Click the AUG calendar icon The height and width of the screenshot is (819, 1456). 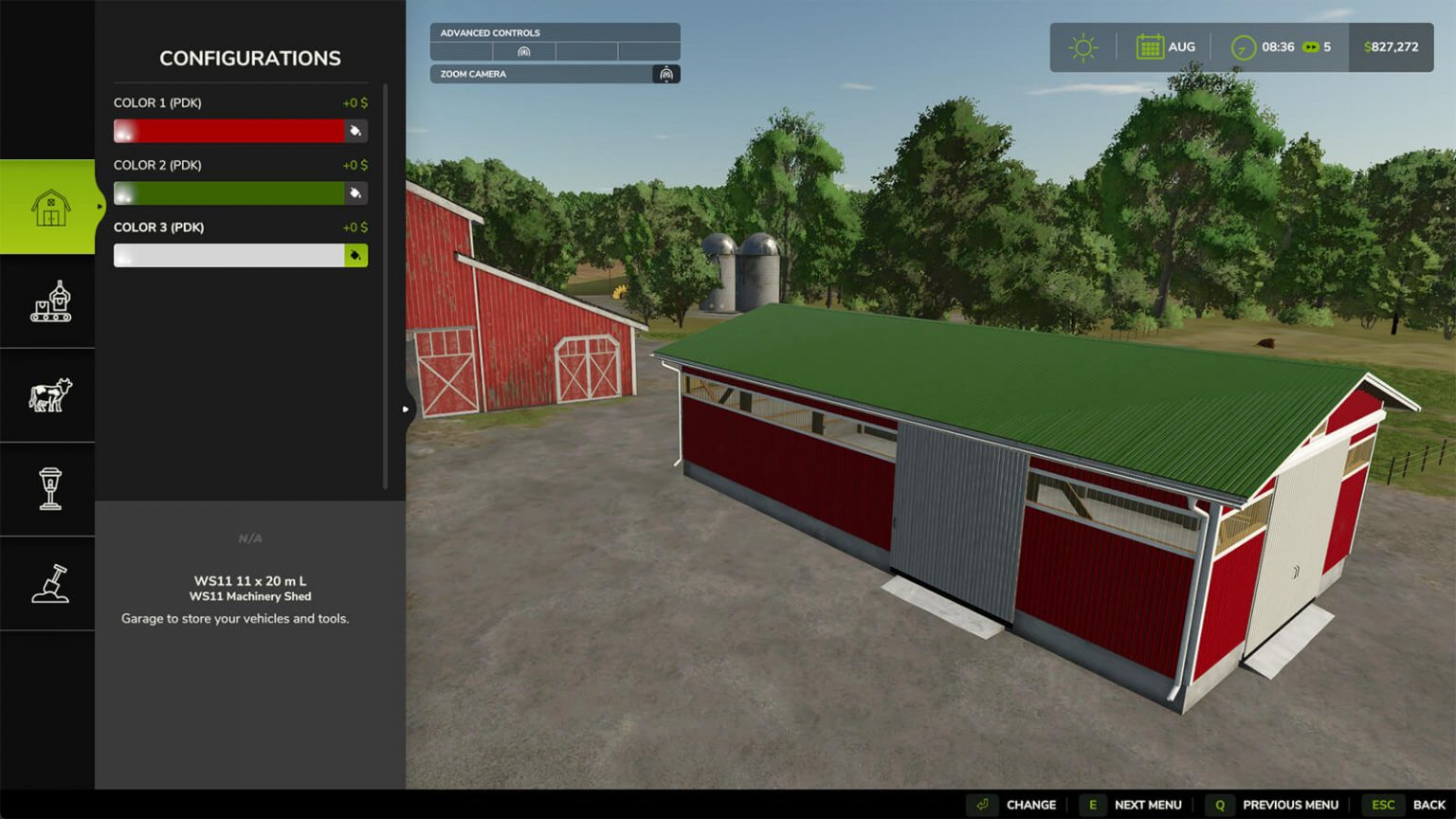pos(1149,45)
